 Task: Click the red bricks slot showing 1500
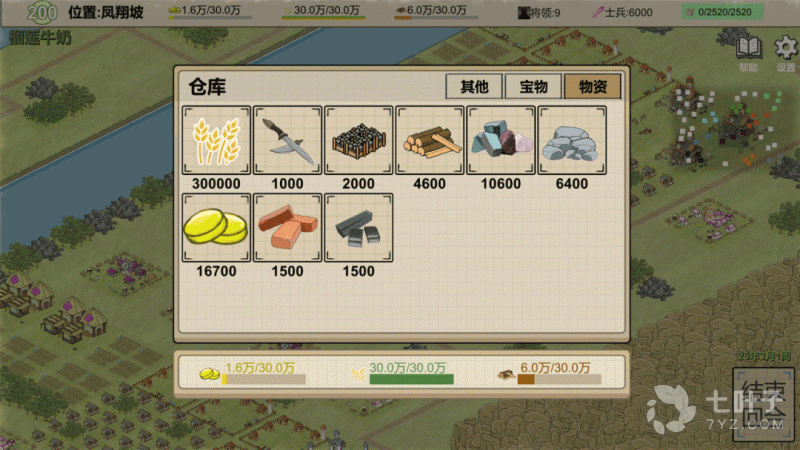(x=287, y=228)
